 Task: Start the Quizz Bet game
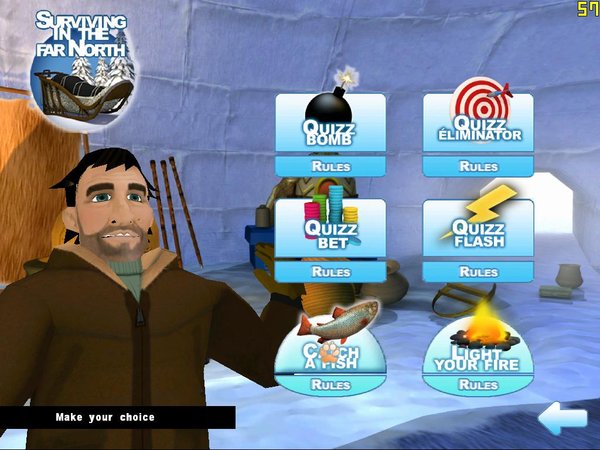pyautogui.click(x=330, y=230)
